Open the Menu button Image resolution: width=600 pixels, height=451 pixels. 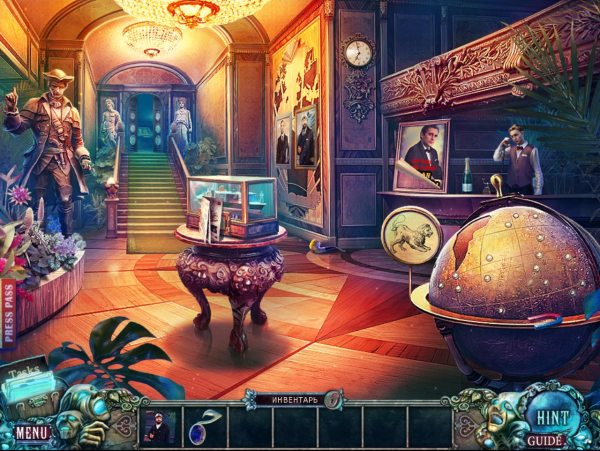[31, 433]
